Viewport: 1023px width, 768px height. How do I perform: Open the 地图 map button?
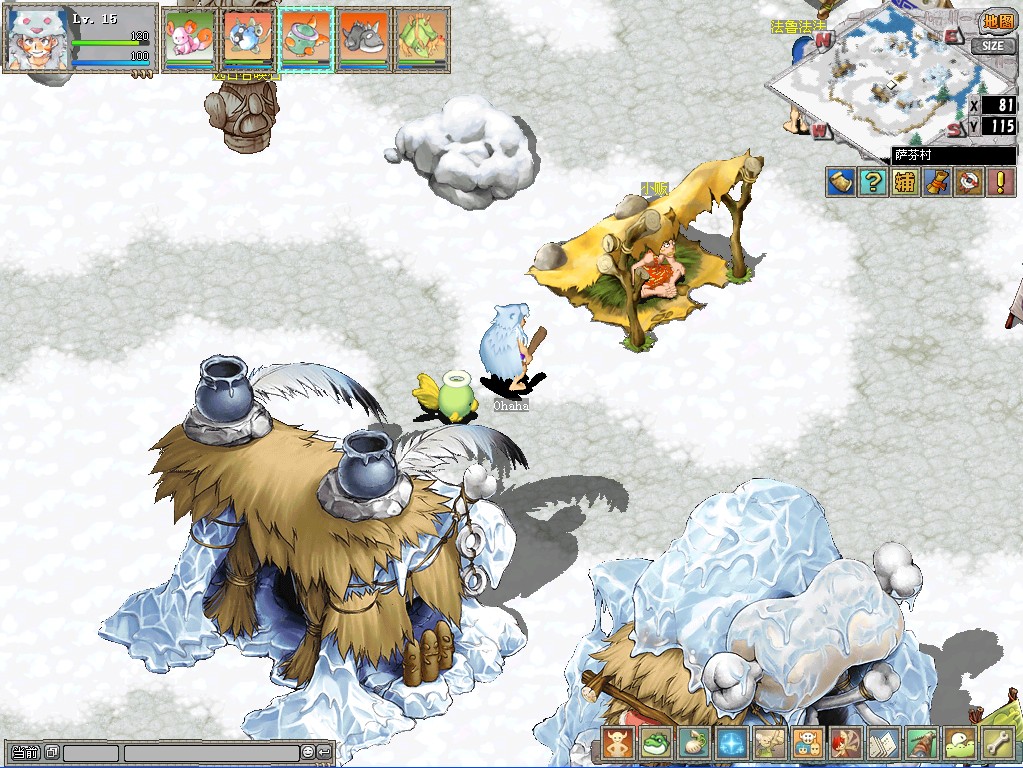[x=997, y=21]
